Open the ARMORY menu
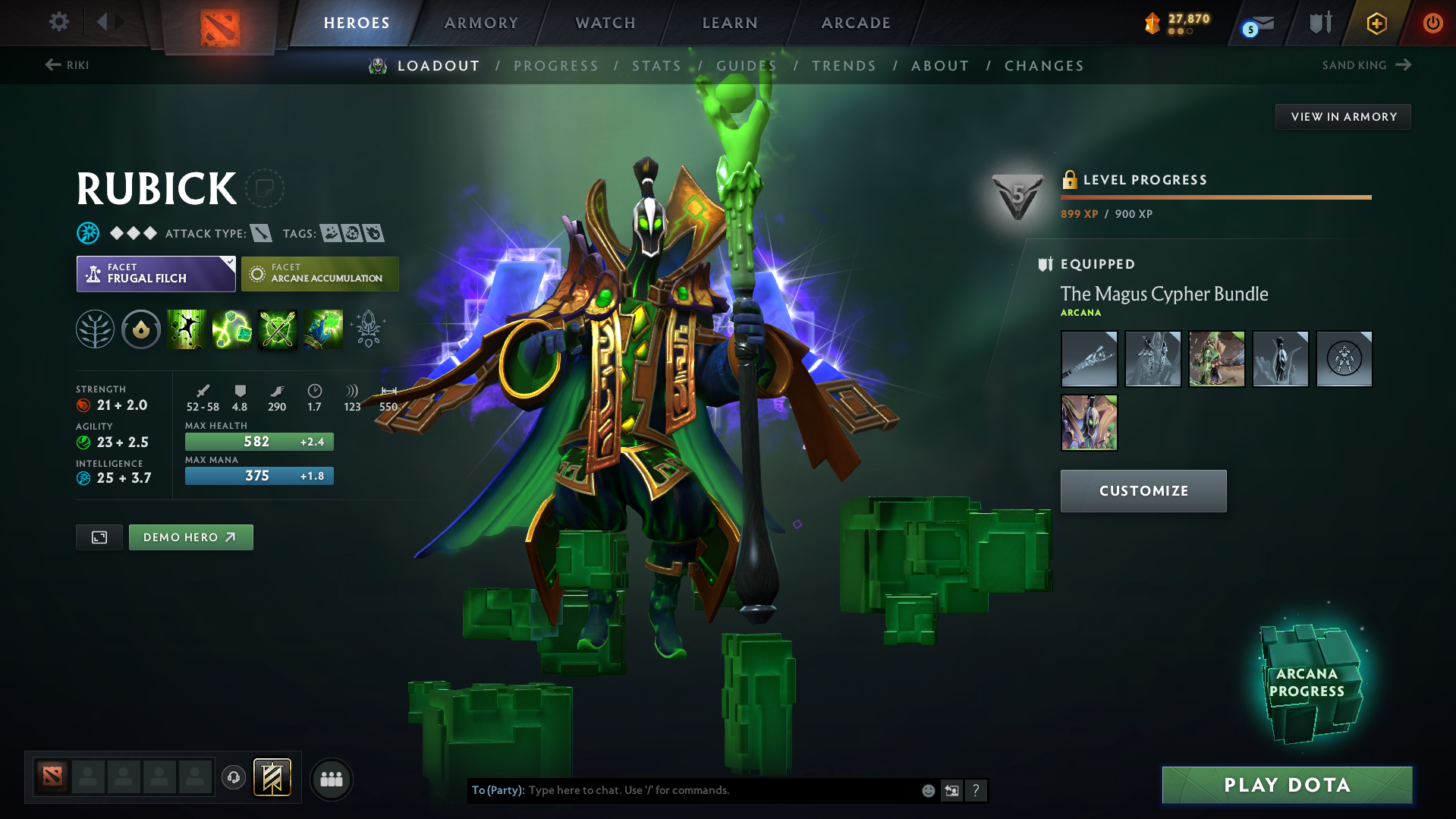 point(481,23)
